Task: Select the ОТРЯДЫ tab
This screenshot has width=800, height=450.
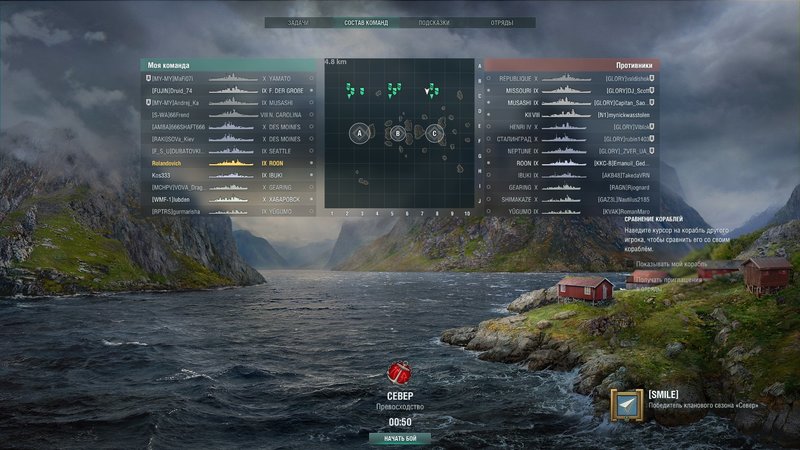Action: 501,22
